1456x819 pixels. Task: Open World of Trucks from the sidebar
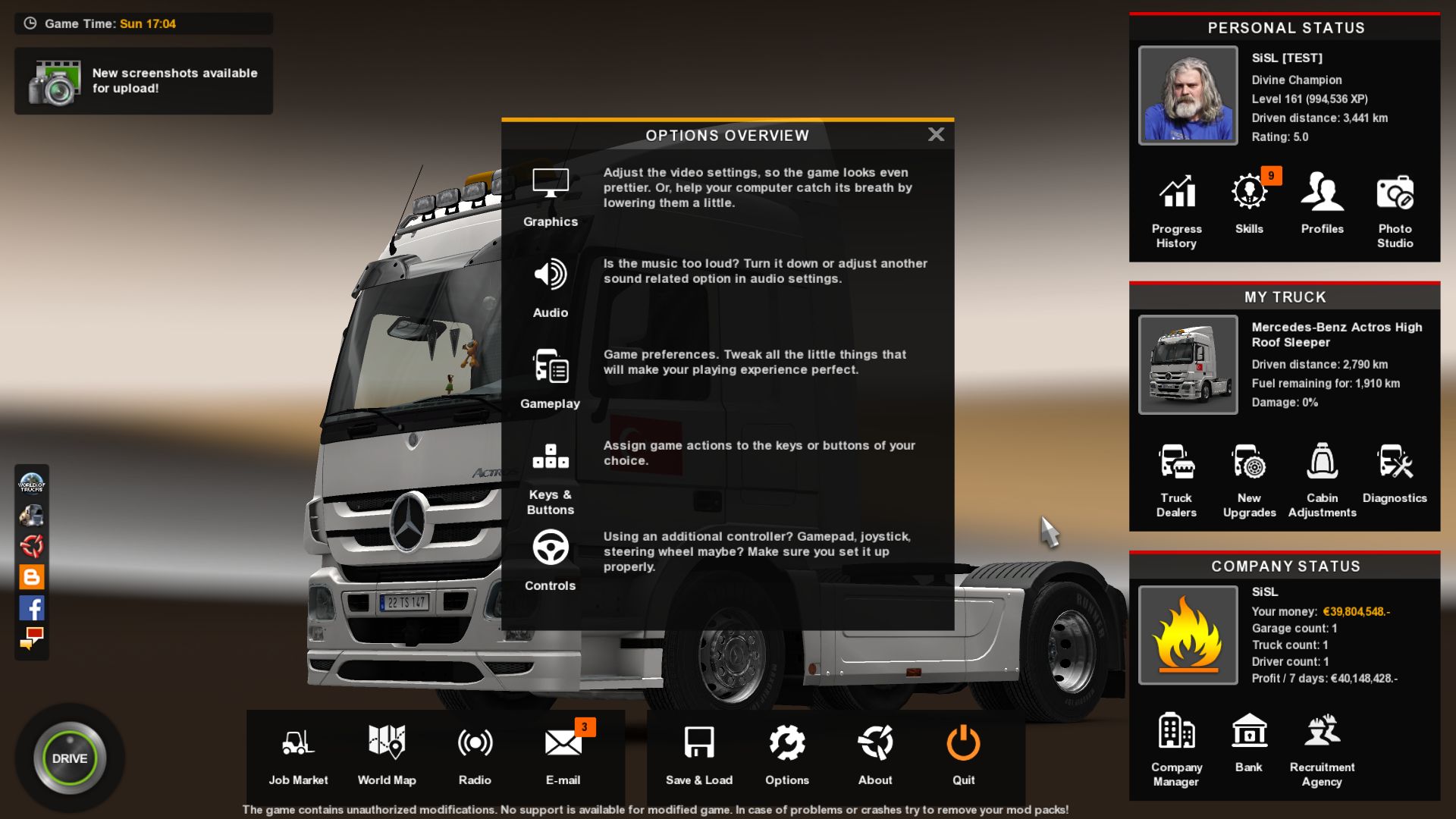(x=30, y=484)
